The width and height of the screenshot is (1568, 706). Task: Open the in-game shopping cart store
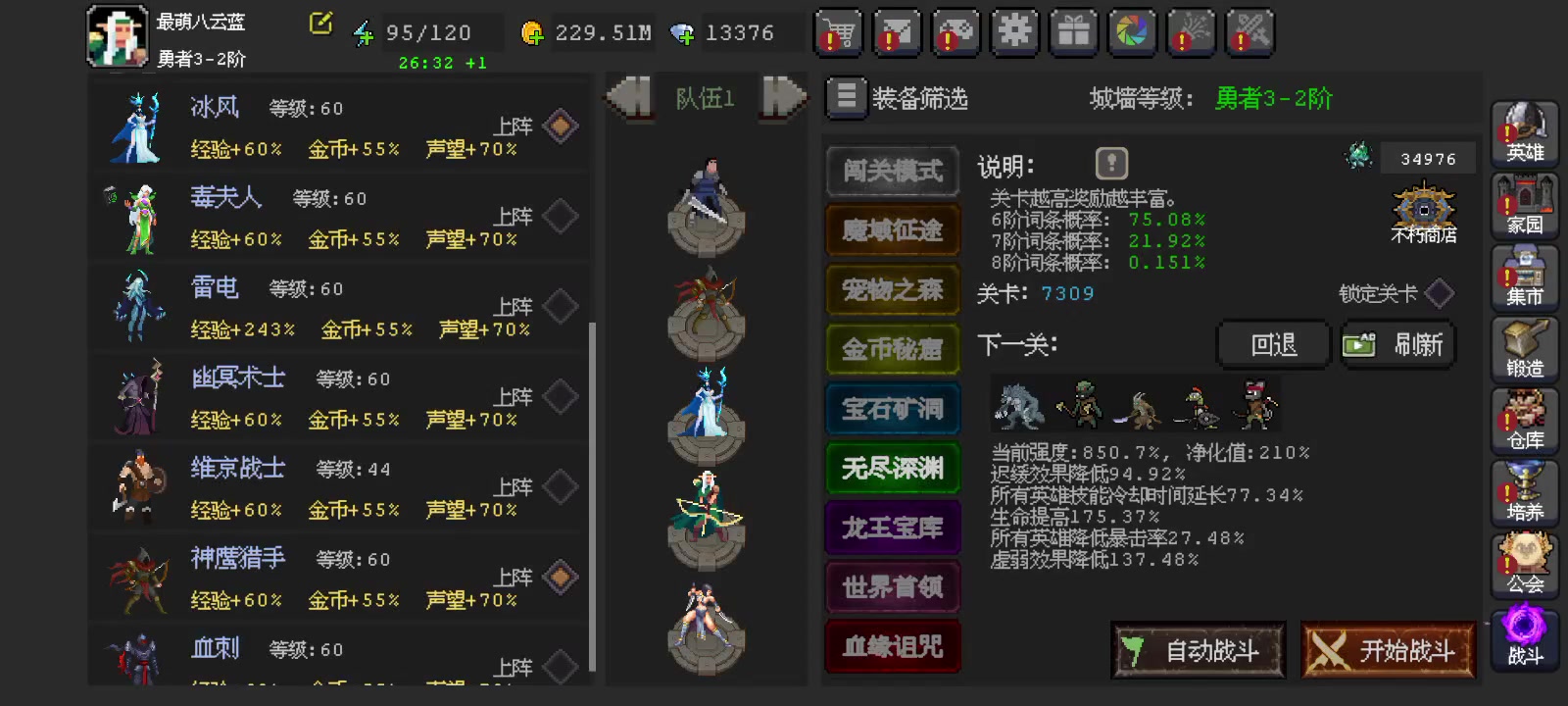pos(839,33)
